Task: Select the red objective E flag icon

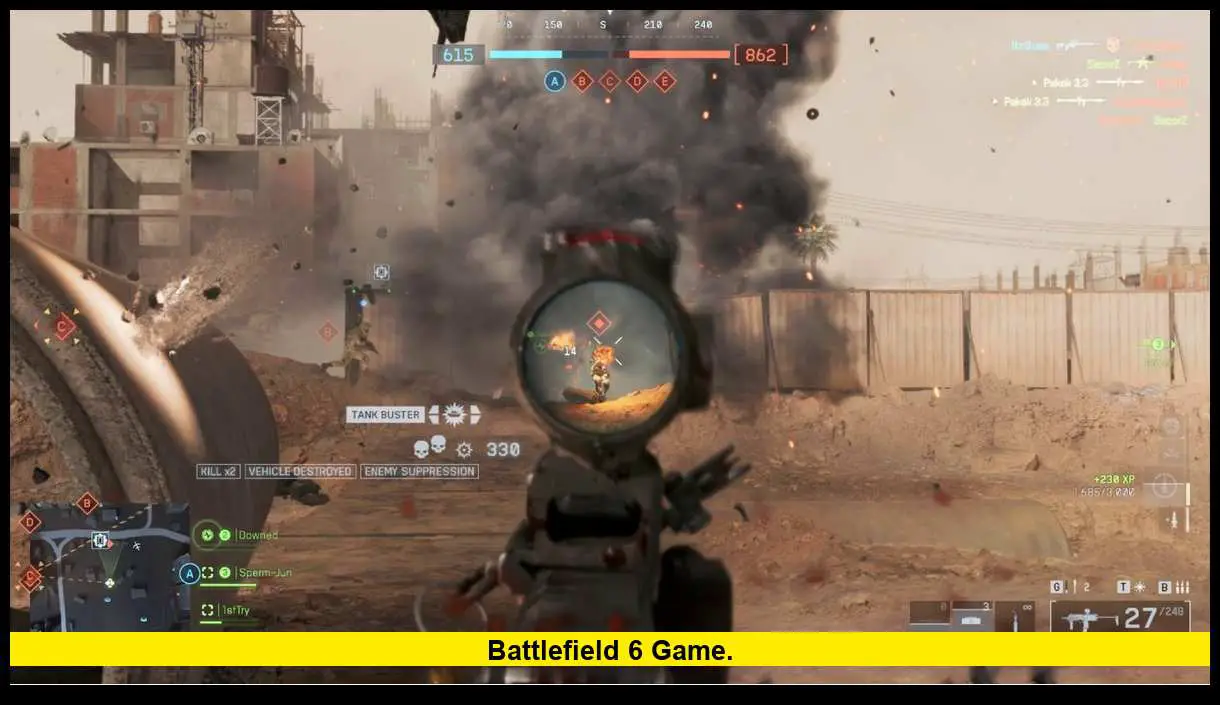Action: pyautogui.click(x=664, y=81)
